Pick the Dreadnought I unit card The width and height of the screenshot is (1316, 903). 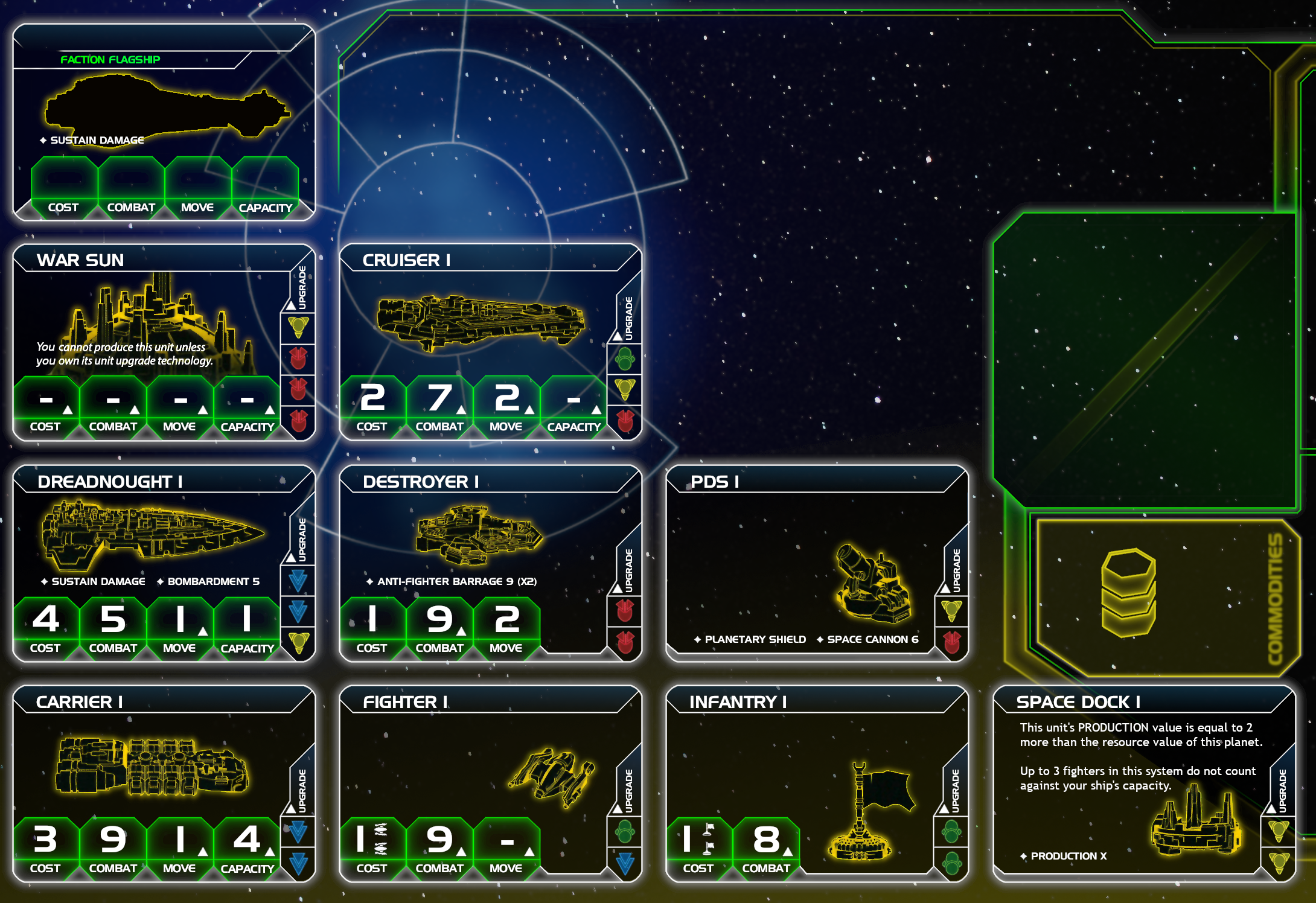pyautogui.click(x=164, y=563)
